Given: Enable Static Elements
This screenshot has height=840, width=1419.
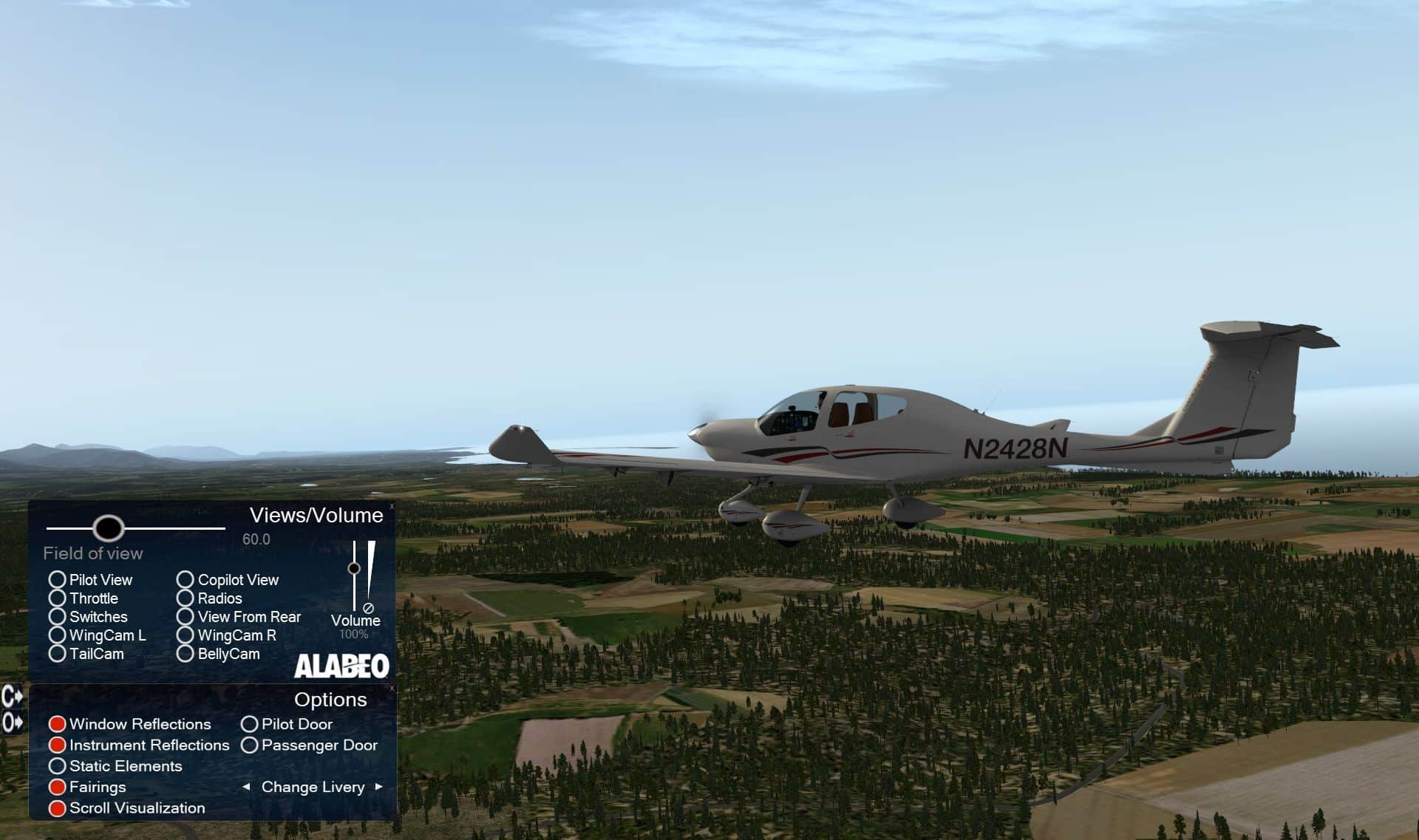Looking at the screenshot, I should pyautogui.click(x=58, y=766).
